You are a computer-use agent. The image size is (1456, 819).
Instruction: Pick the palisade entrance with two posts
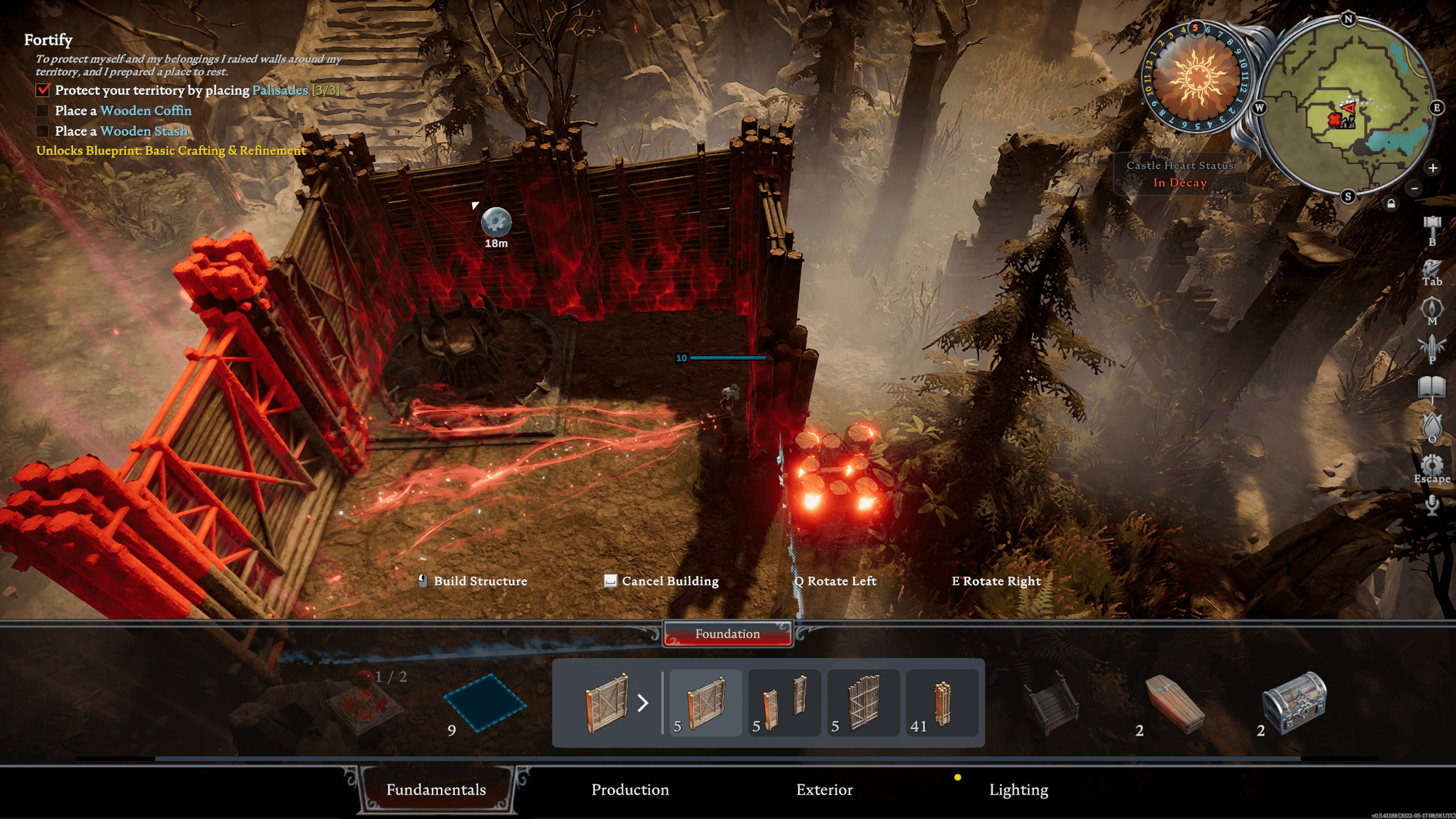coord(784,703)
